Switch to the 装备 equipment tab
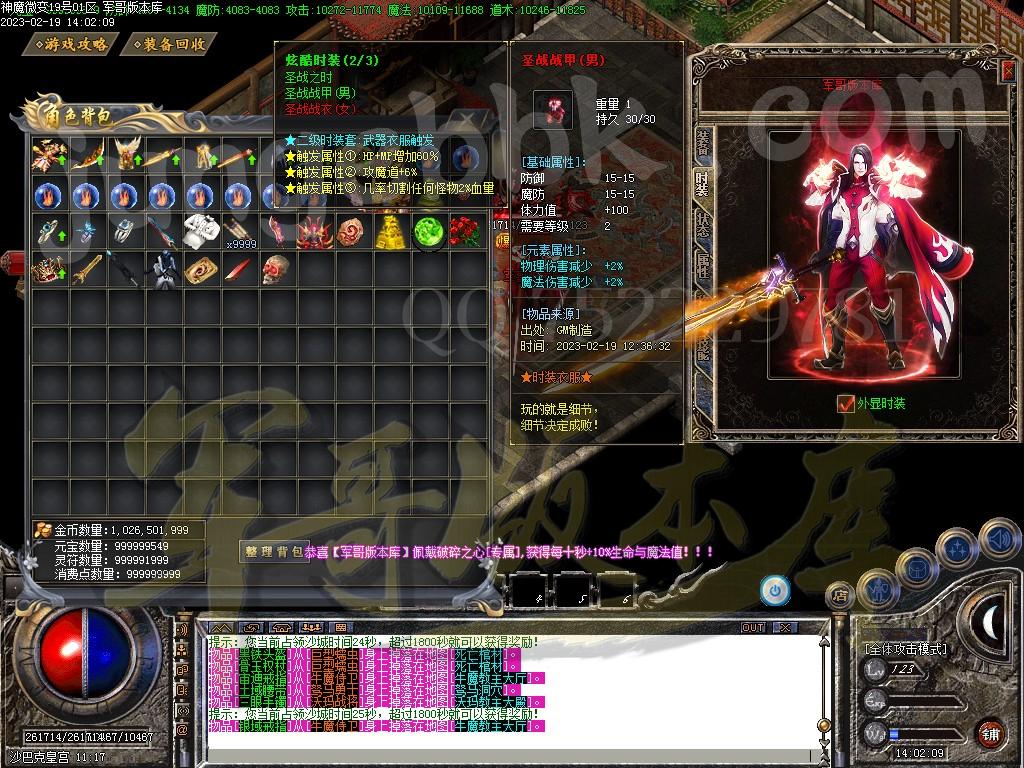The height and width of the screenshot is (768, 1024). [x=704, y=143]
